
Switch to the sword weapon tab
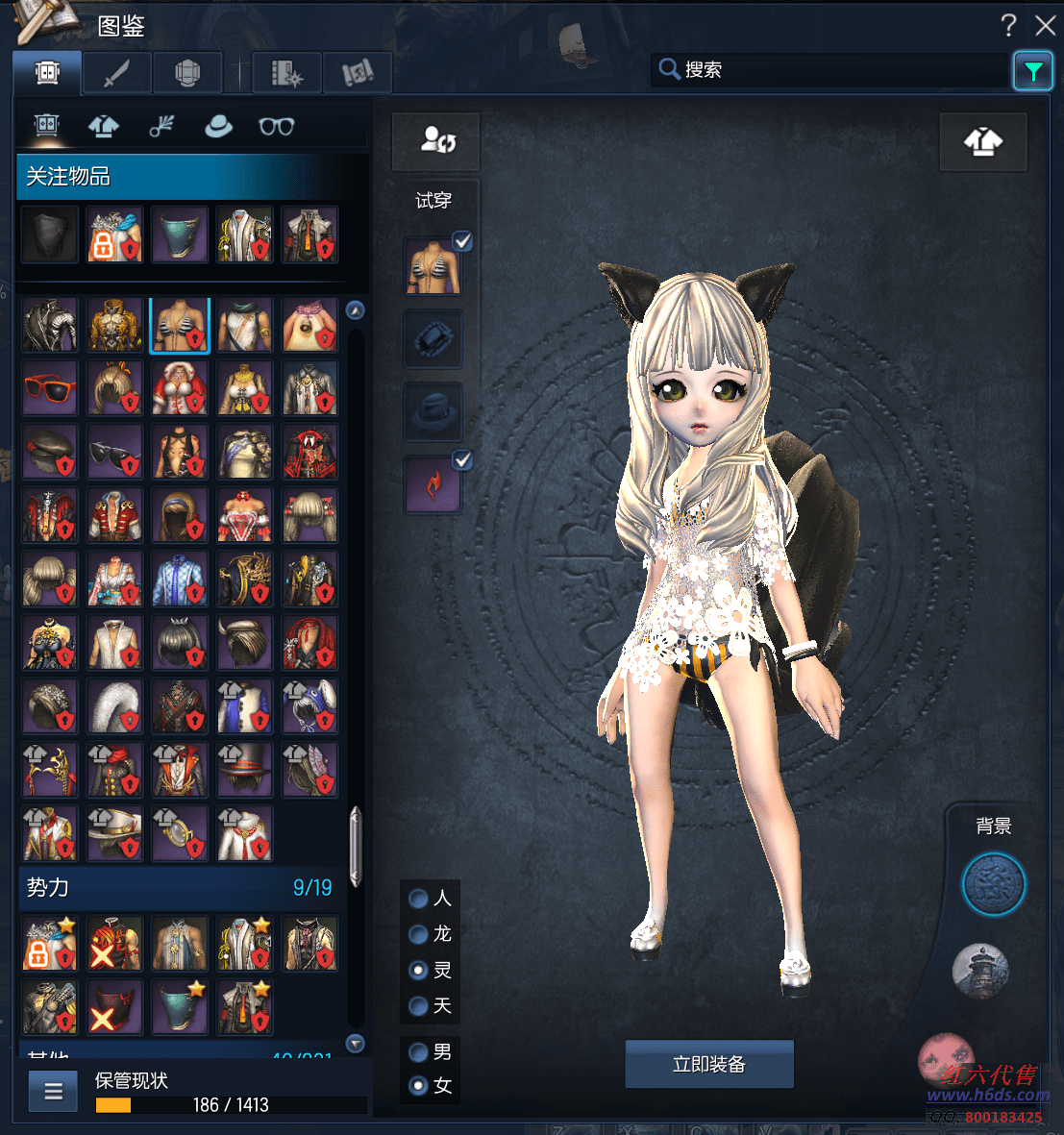(x=116, y=72)
